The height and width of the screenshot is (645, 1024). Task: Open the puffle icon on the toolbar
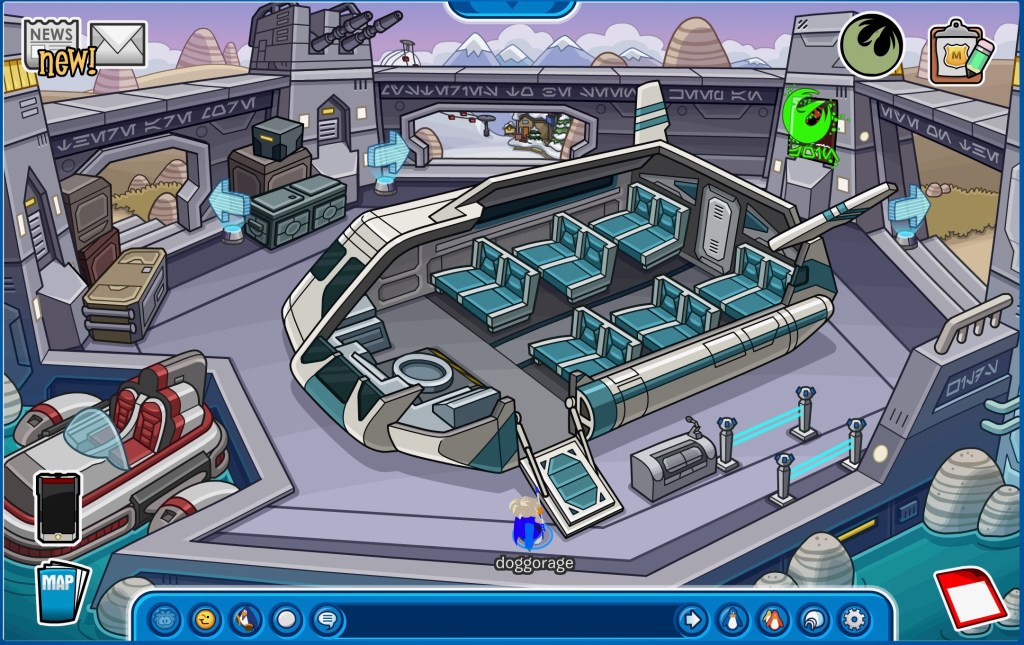pos(166,620)
